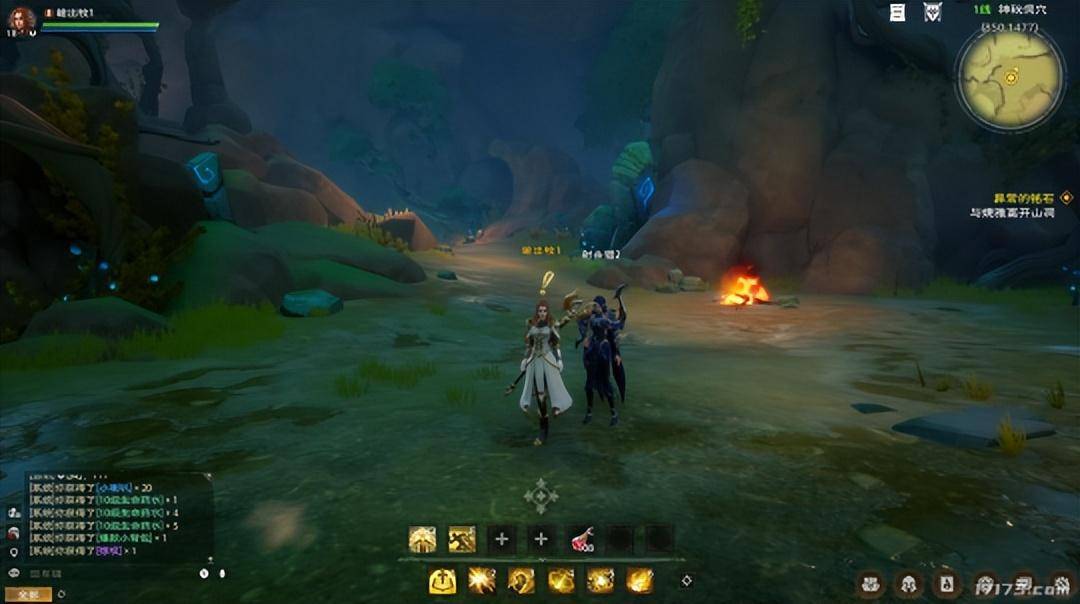Open the circular minimap

click(x=1009, y=77)
